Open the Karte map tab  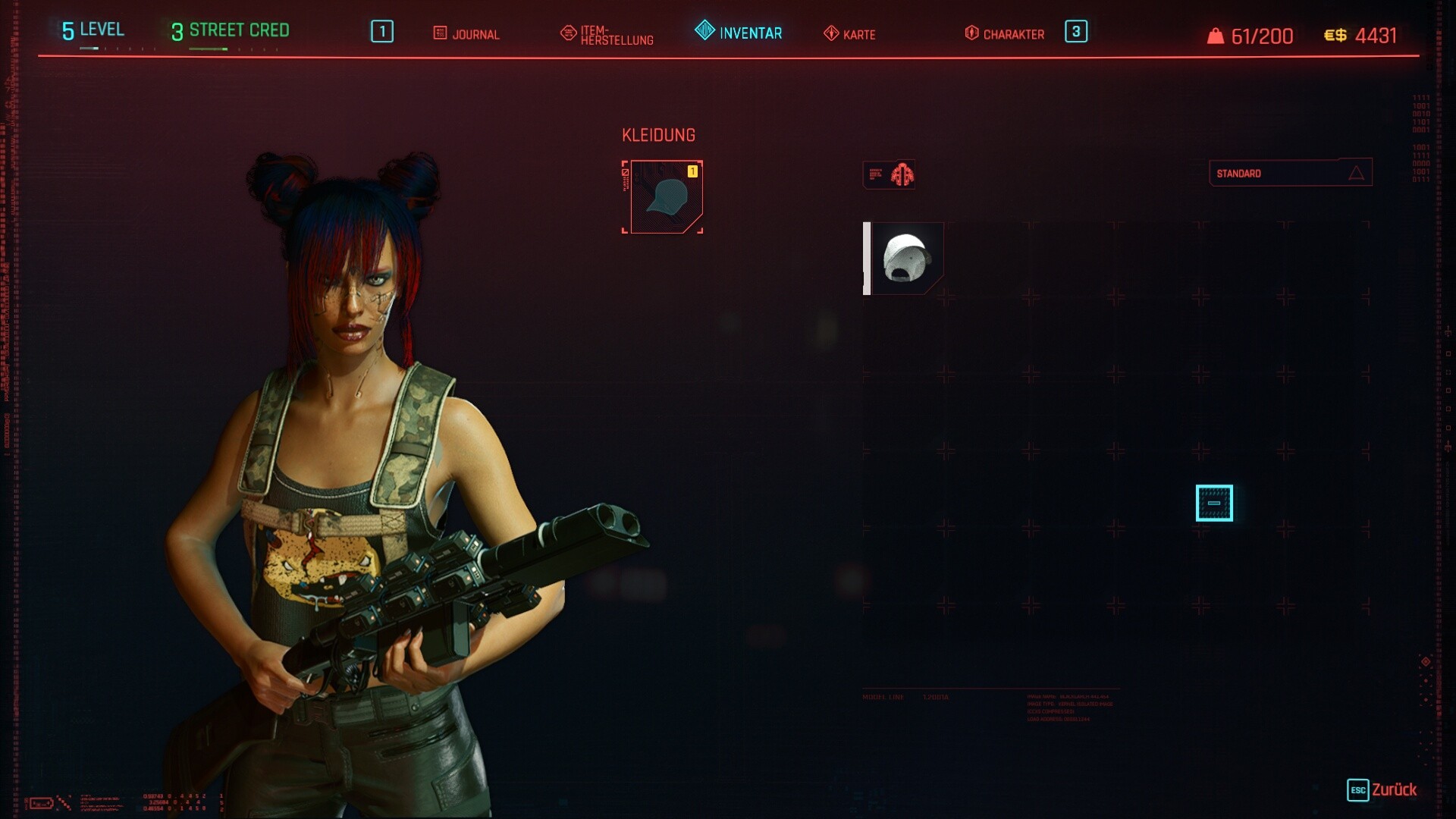click(x=849, y=34)
